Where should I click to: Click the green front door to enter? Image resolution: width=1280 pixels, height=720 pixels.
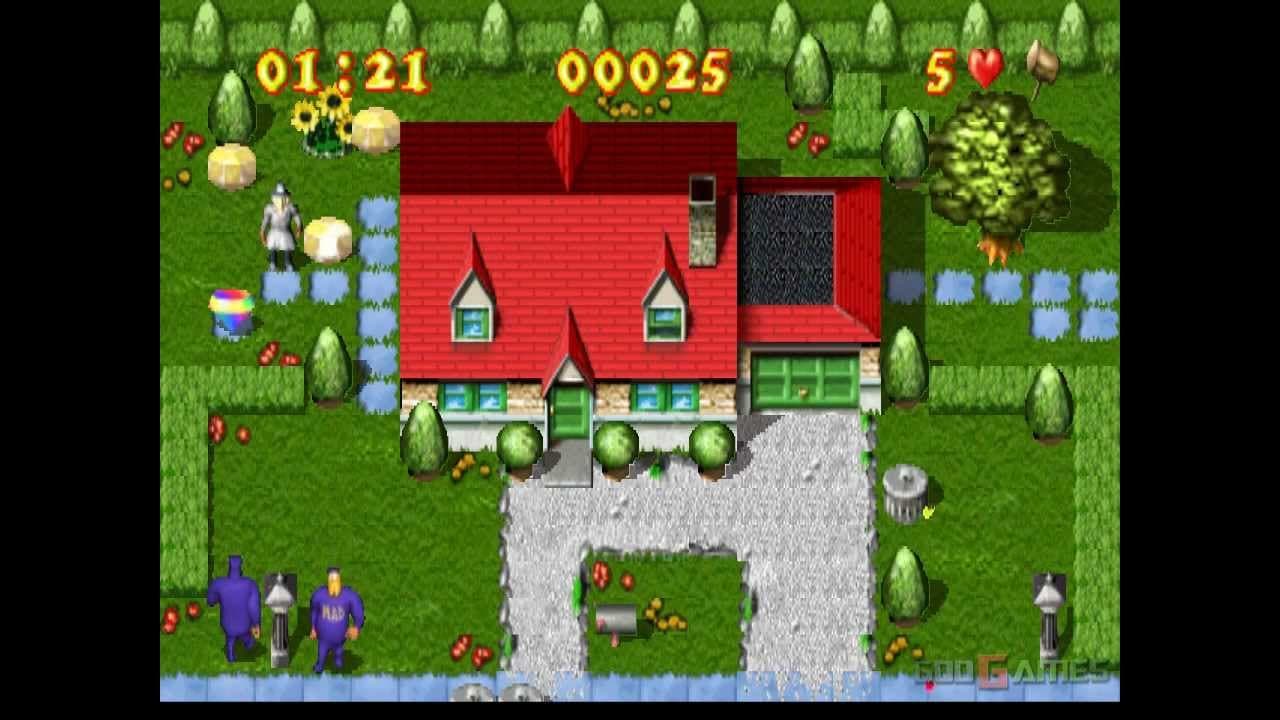tap(571, 410)
